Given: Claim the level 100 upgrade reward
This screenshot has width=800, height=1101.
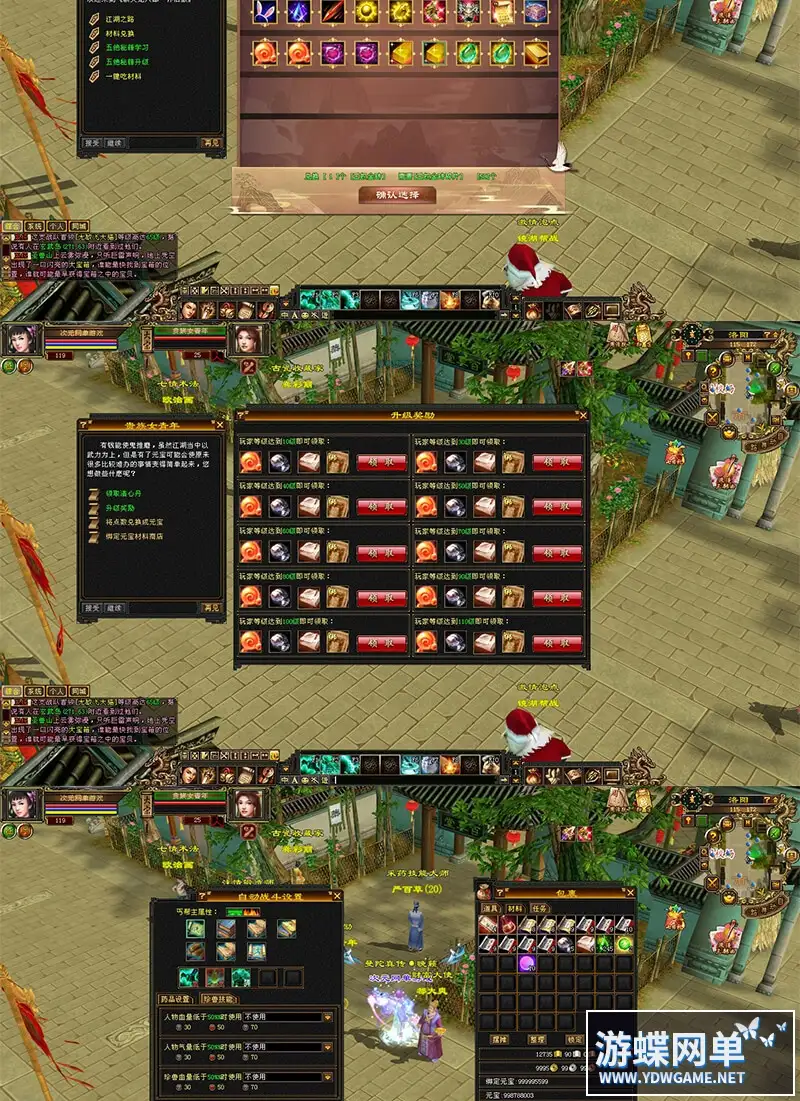Looking at the screenshot, I should pyautogui.click(x=381, y=643).
